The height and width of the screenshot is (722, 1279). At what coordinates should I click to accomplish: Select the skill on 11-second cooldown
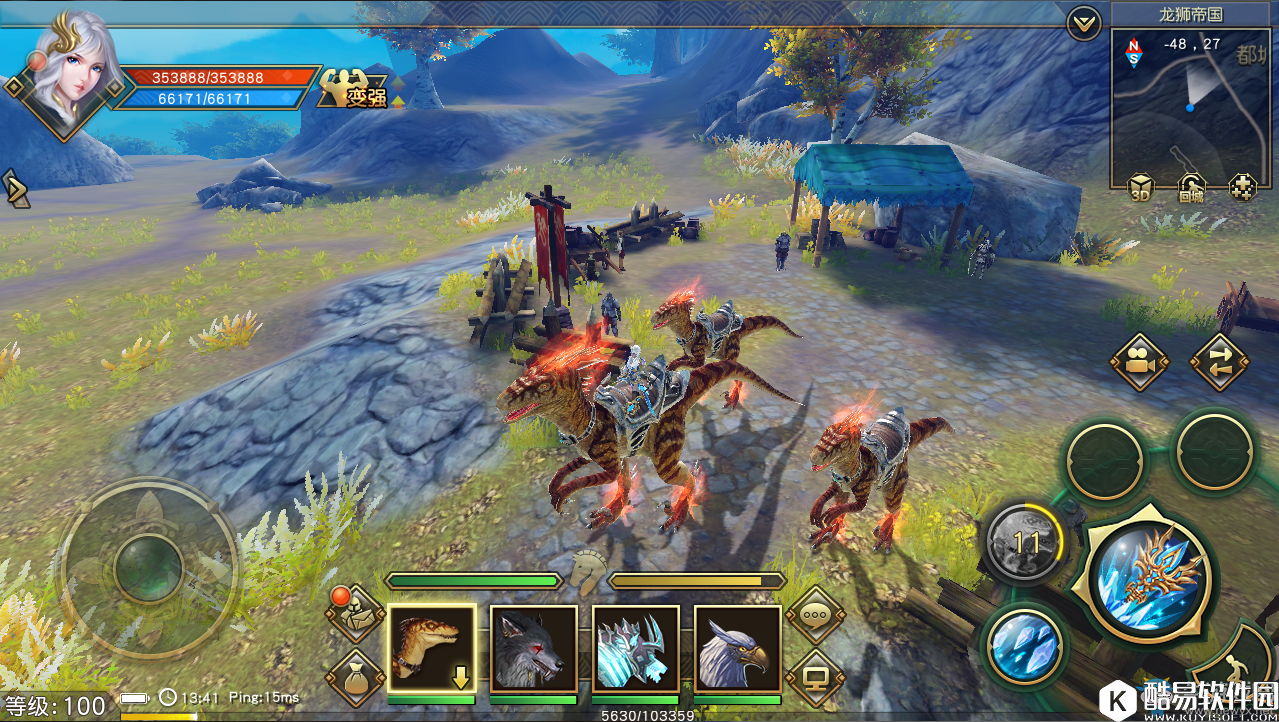(1025, 543)
